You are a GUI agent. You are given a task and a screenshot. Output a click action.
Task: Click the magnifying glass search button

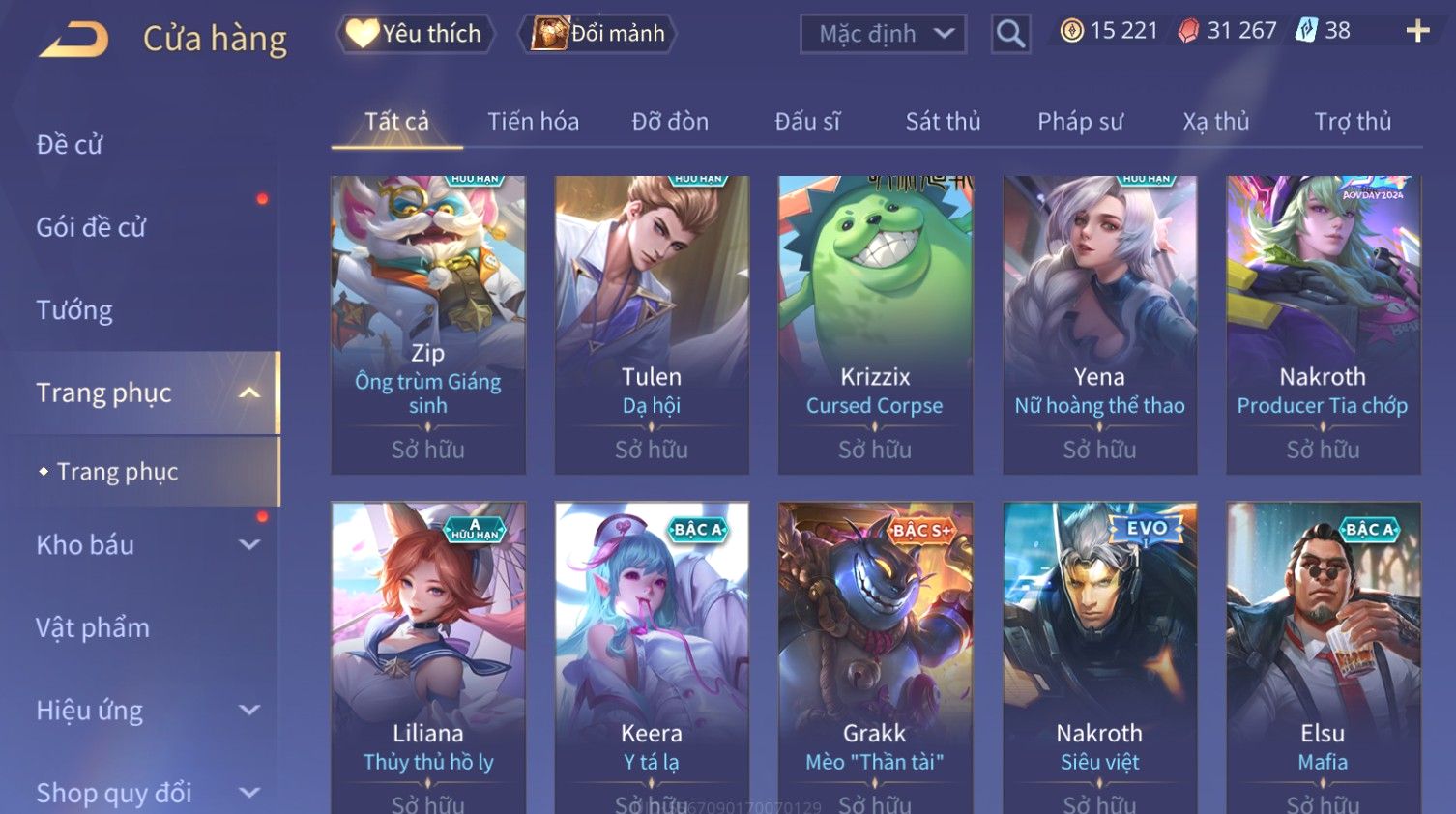1010,34
